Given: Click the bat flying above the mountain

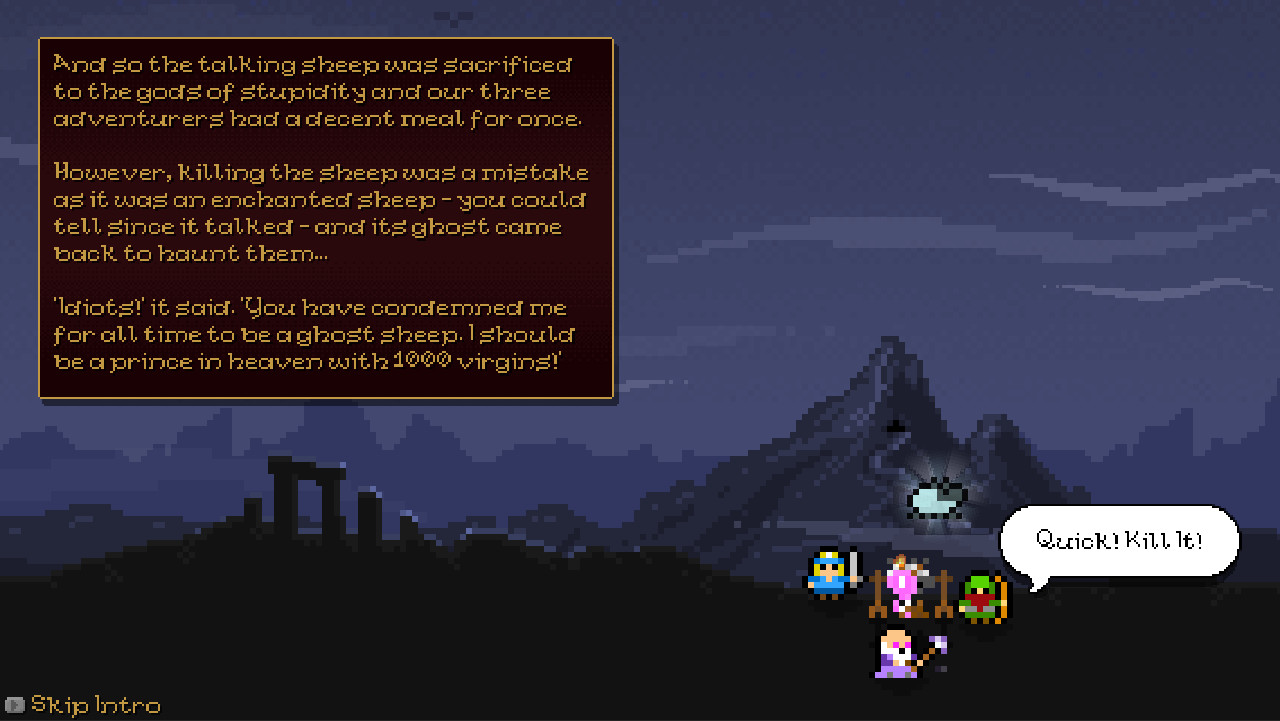Looking at the screenshot, I should [895, 427].
